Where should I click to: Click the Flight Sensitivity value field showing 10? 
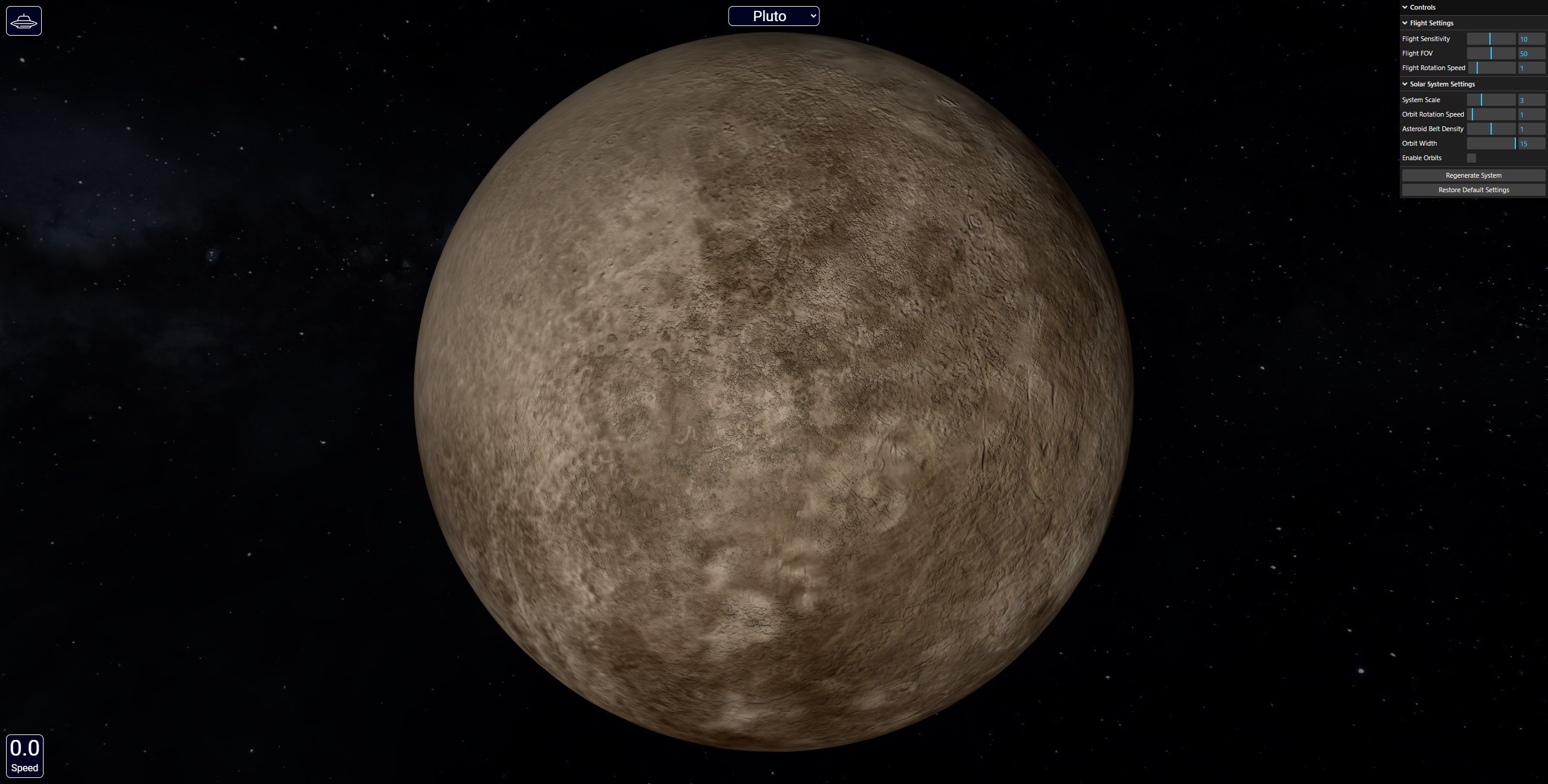click(x=1533, y=38)
